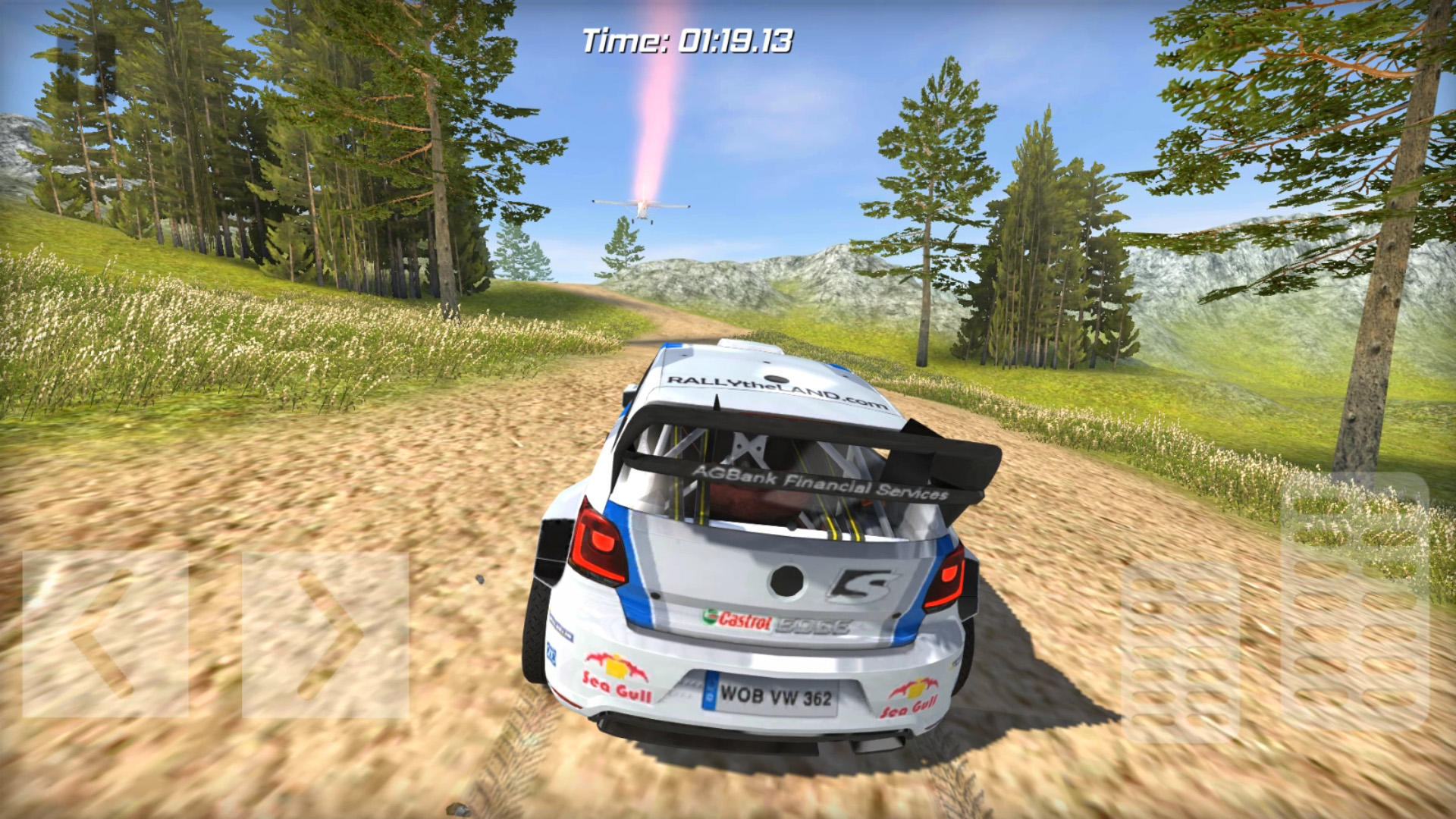Steer left with the left arrow
The height and width of the screenshot is (819, 1456).
pyautogui.click(x=105, y=634)
